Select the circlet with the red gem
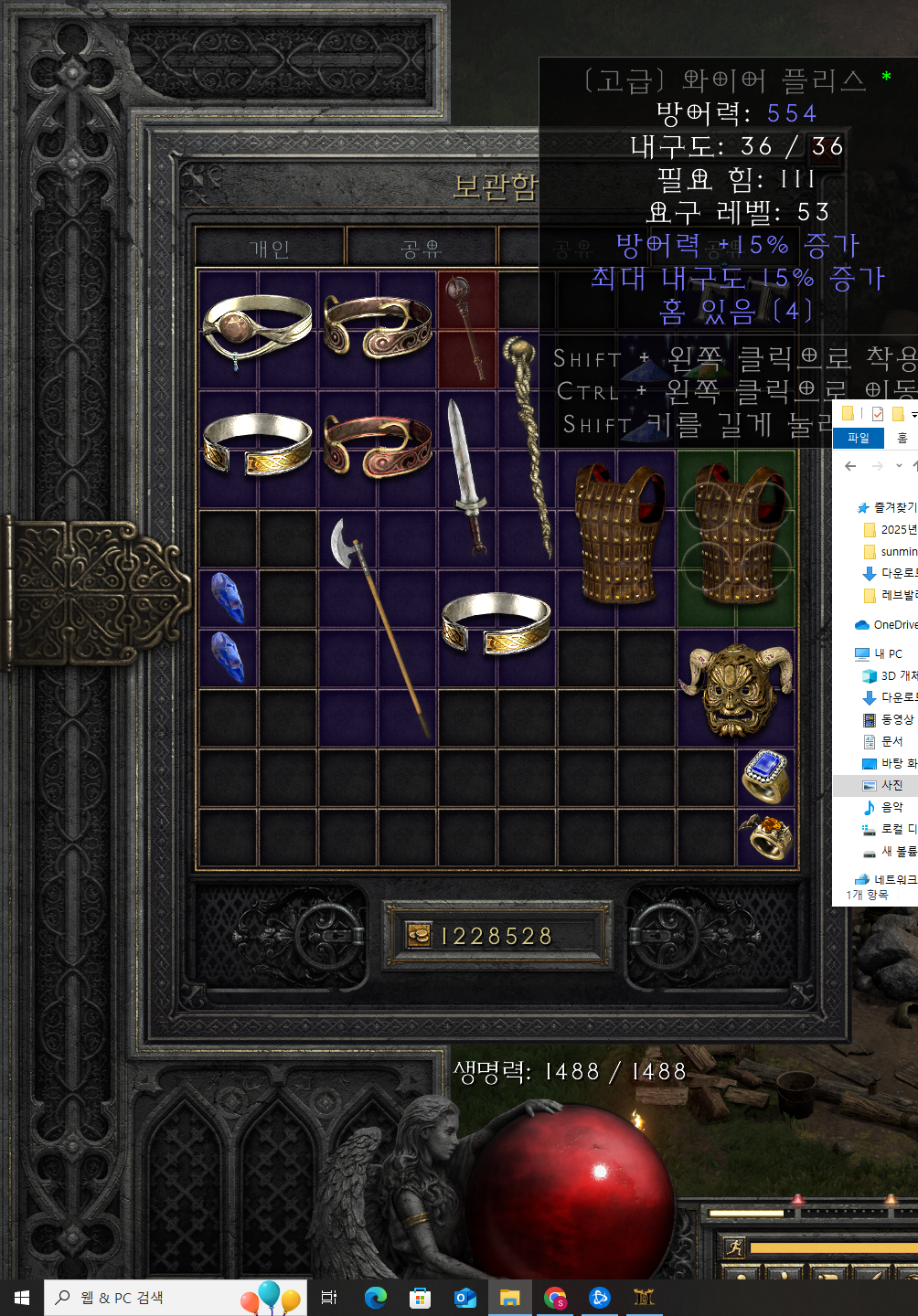 click(257, 328)
